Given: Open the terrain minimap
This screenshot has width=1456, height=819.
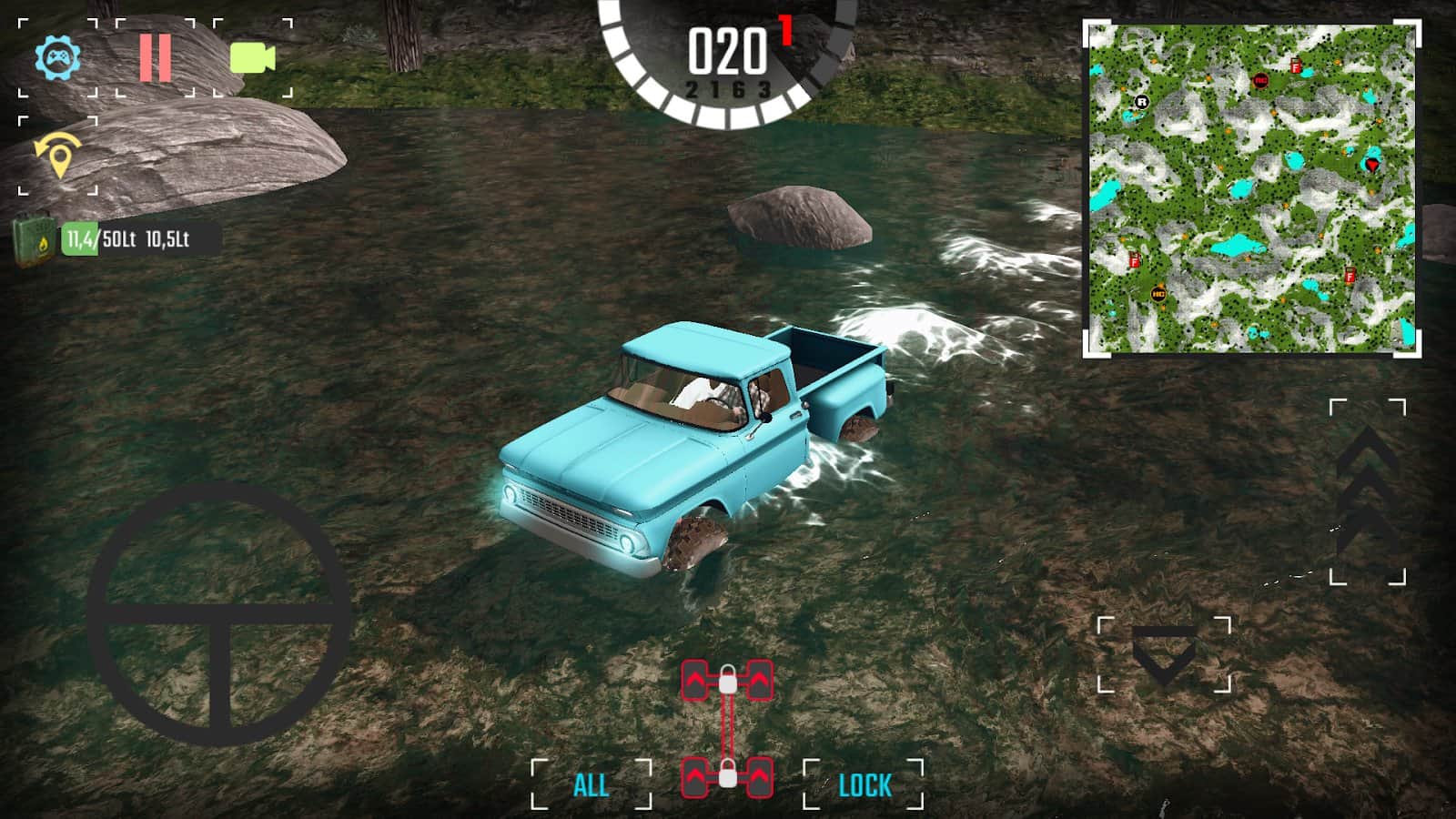Looking at the screenshot, I should click(x=1251, y=188).
